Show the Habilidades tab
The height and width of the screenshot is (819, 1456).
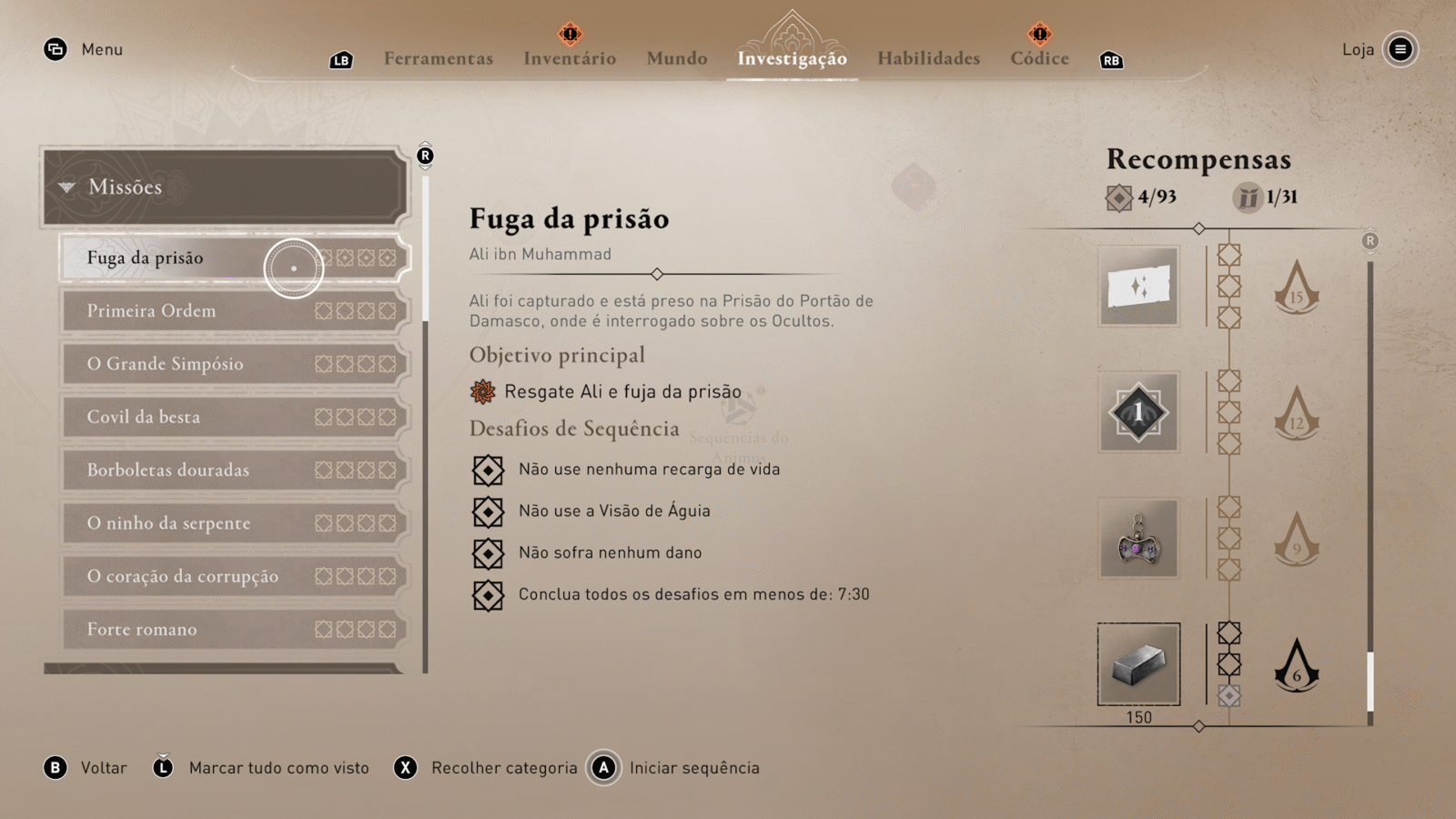click(928, 58)
